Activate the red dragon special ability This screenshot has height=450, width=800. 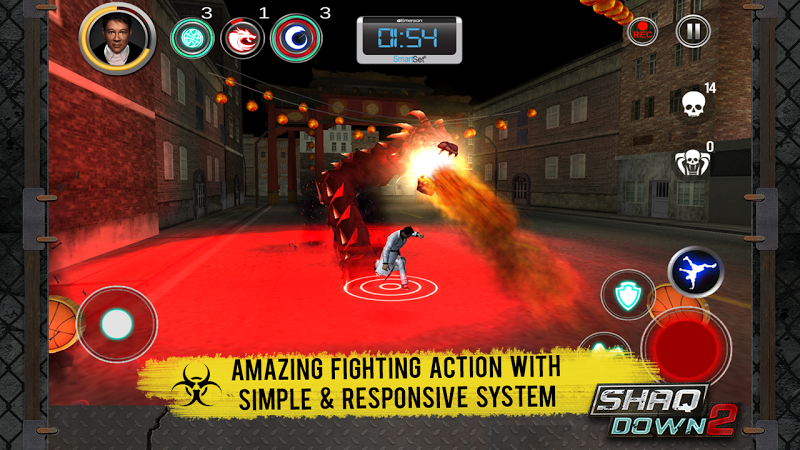point(242,37)
